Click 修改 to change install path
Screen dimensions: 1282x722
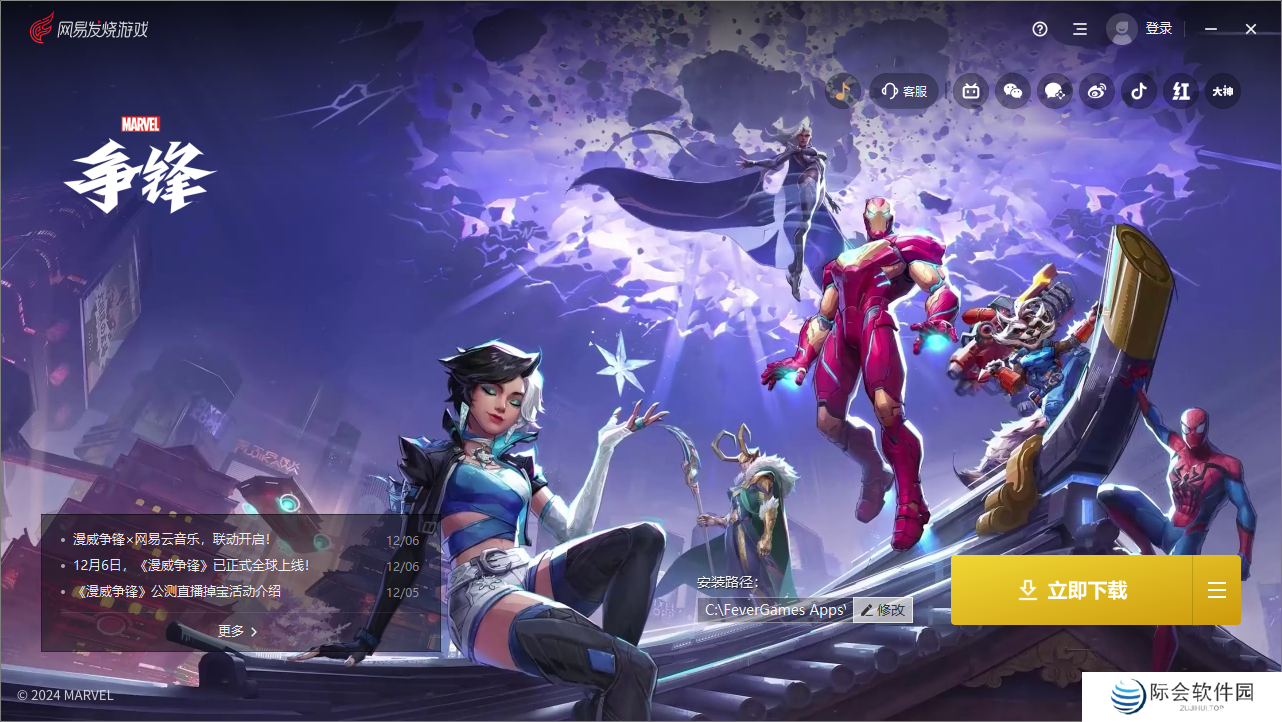tap(883, 610)
